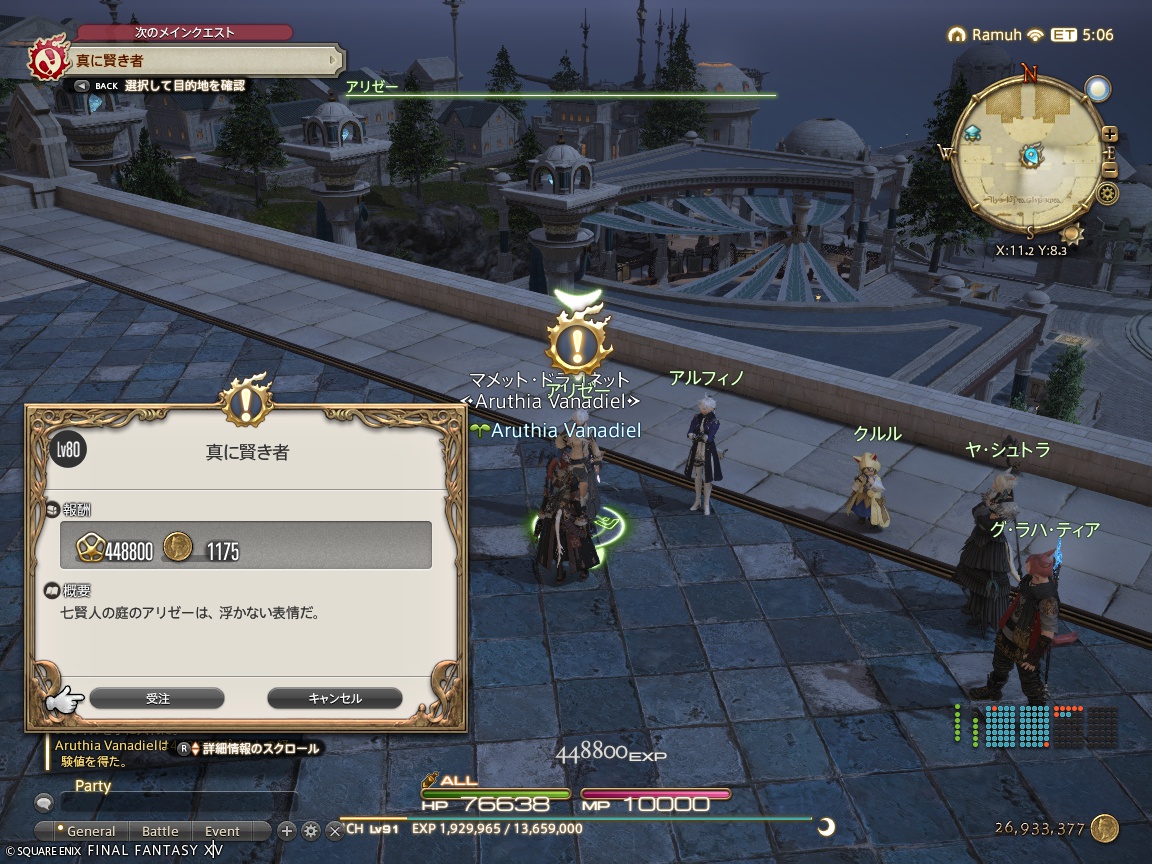Open chat log settings gear
Image resolution: width=1152 pixels, height=864 pixels.
(311, 830)
